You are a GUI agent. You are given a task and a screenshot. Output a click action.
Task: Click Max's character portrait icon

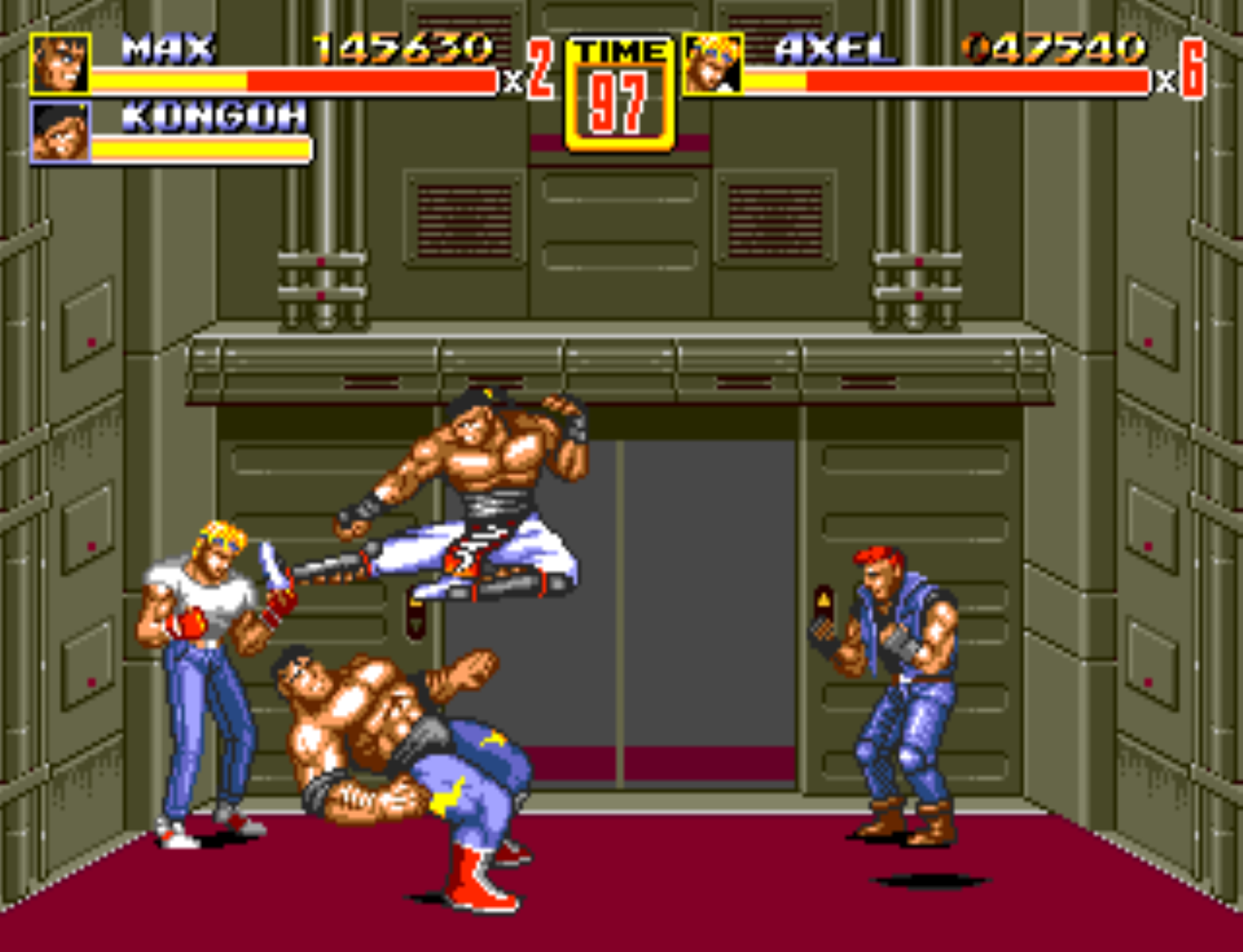[58, 64]
